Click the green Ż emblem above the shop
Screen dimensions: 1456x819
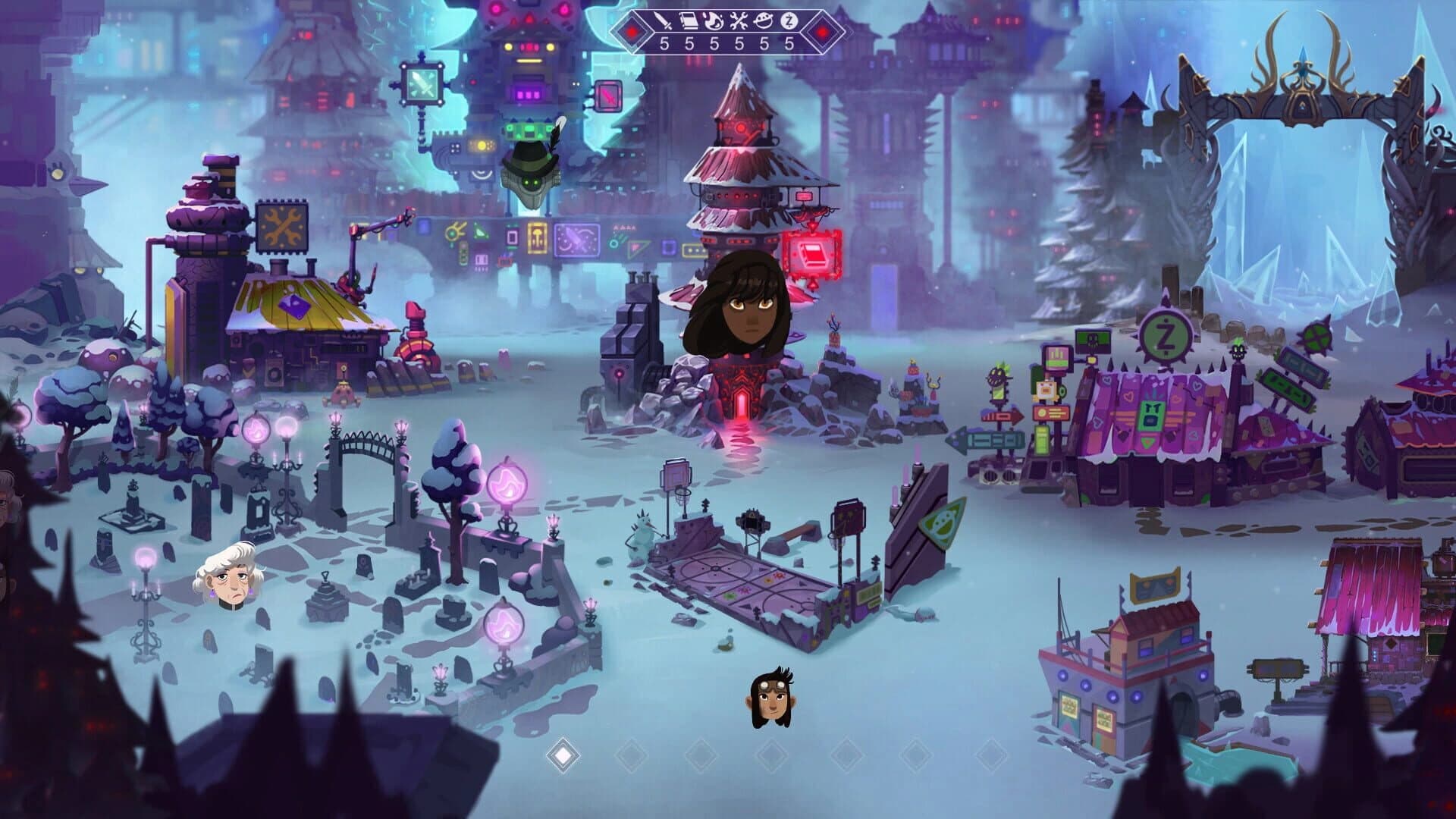1166,334
